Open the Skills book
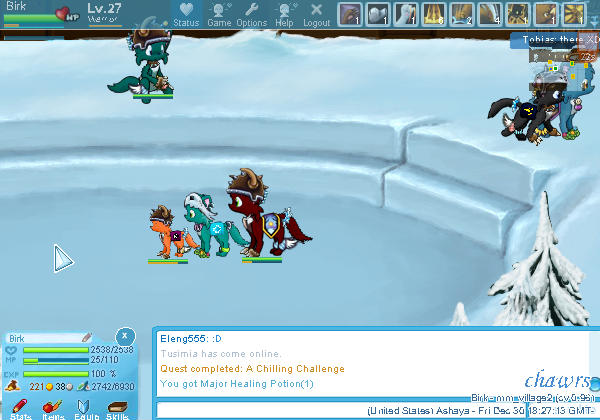Screen dimensions: 600x420 pos(117,408)
